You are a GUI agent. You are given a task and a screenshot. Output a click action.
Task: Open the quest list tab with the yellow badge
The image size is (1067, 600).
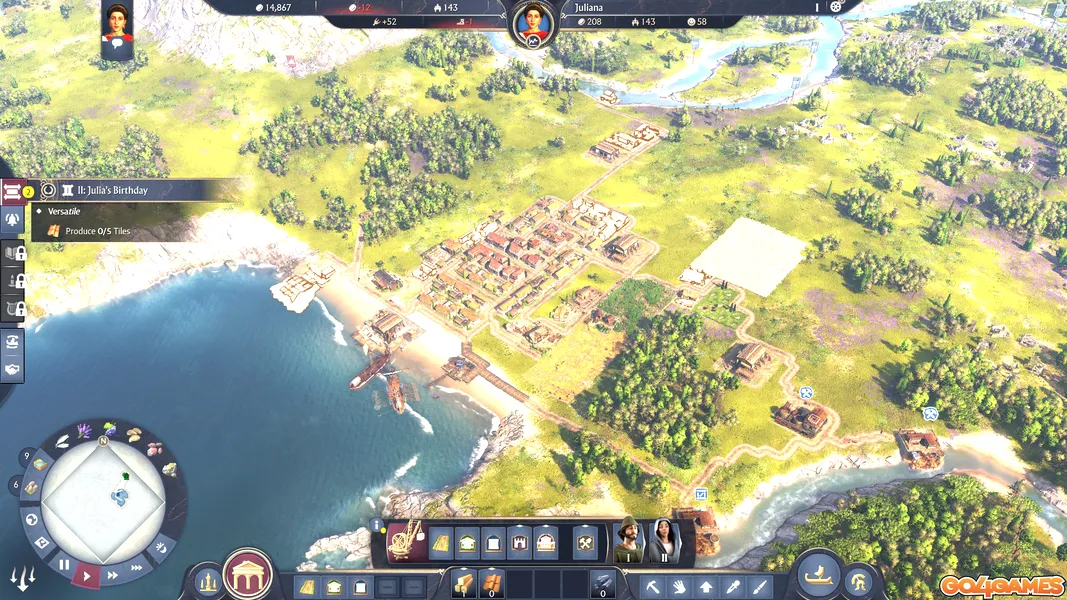pyautogui.click(x=14, y=191)
